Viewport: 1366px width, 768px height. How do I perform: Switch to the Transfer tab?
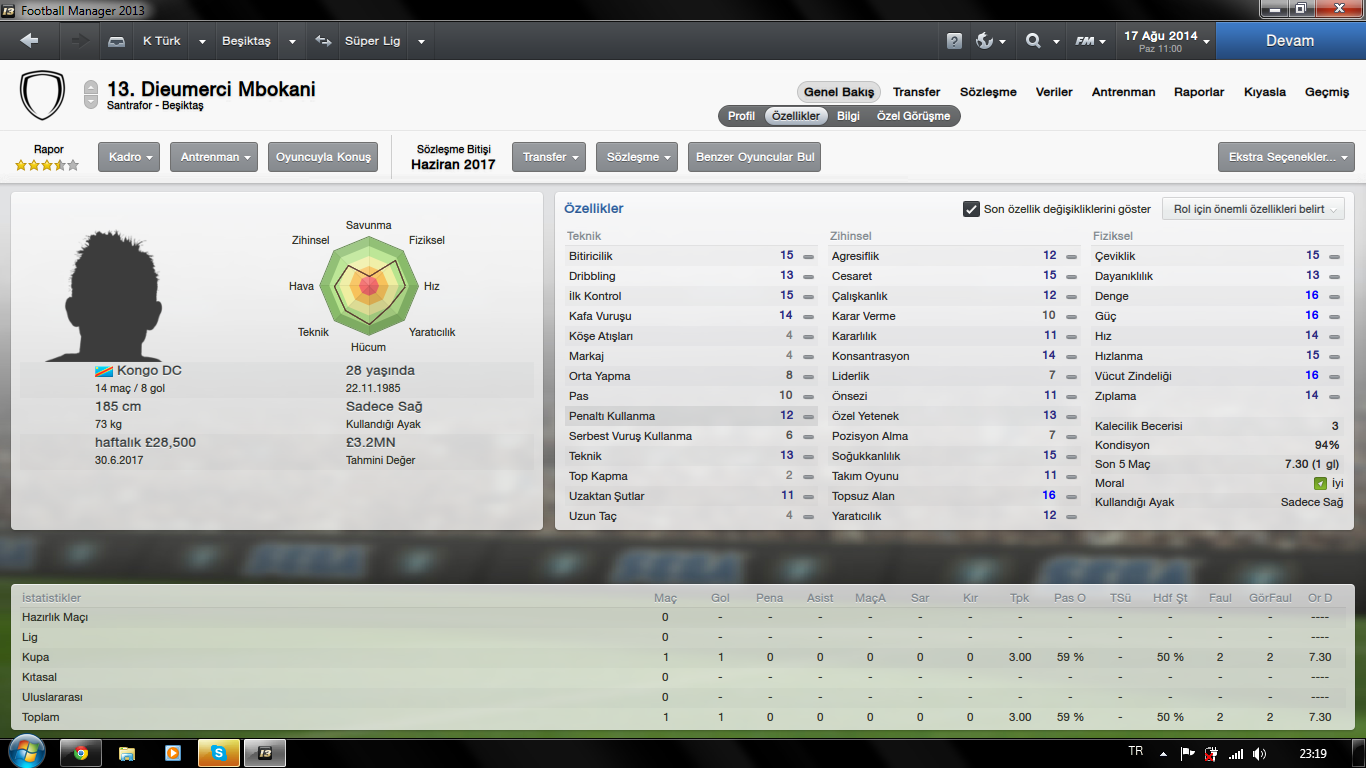[x=916, y=92]
